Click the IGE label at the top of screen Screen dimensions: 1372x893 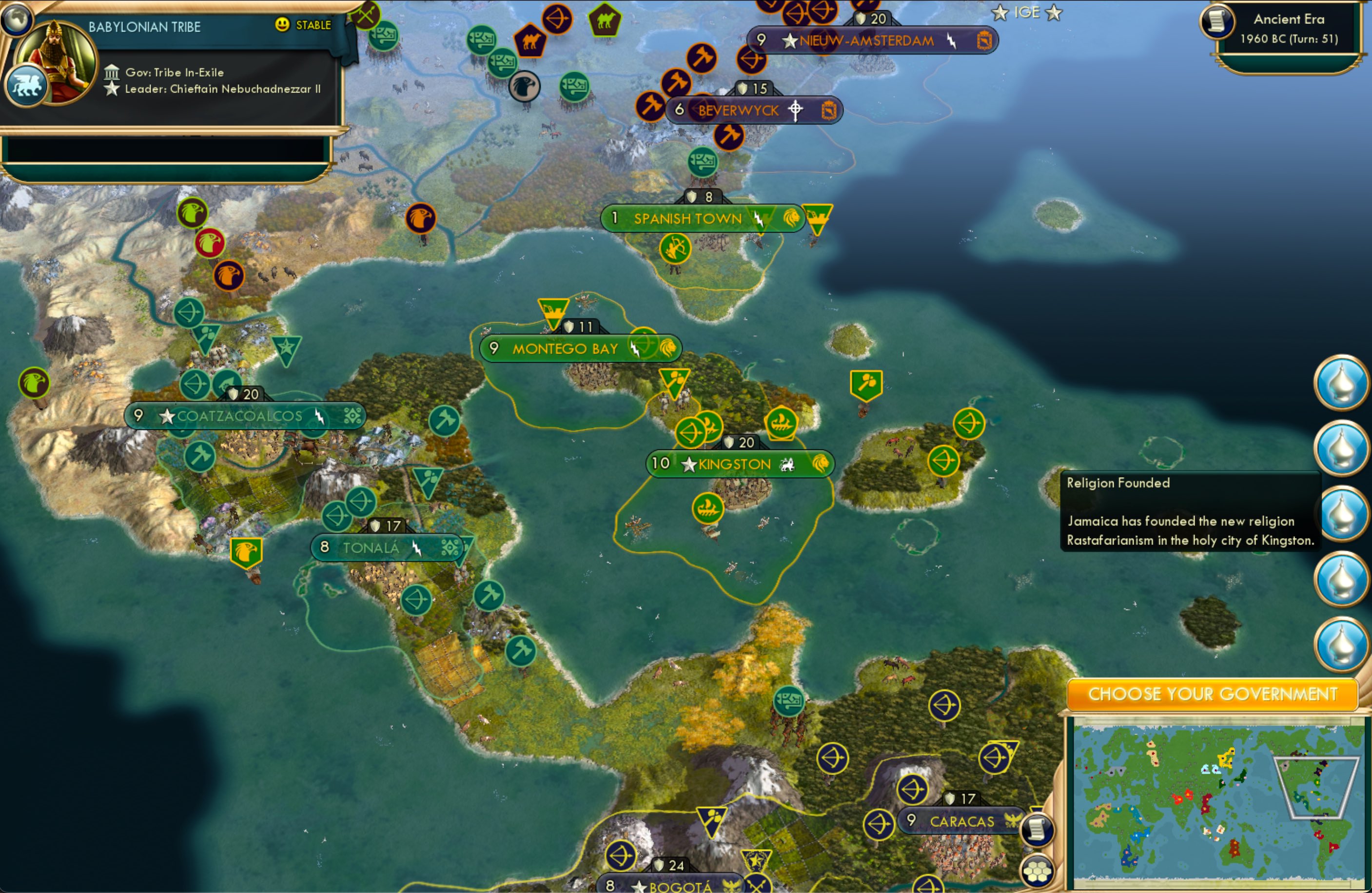pos(1028,12)
